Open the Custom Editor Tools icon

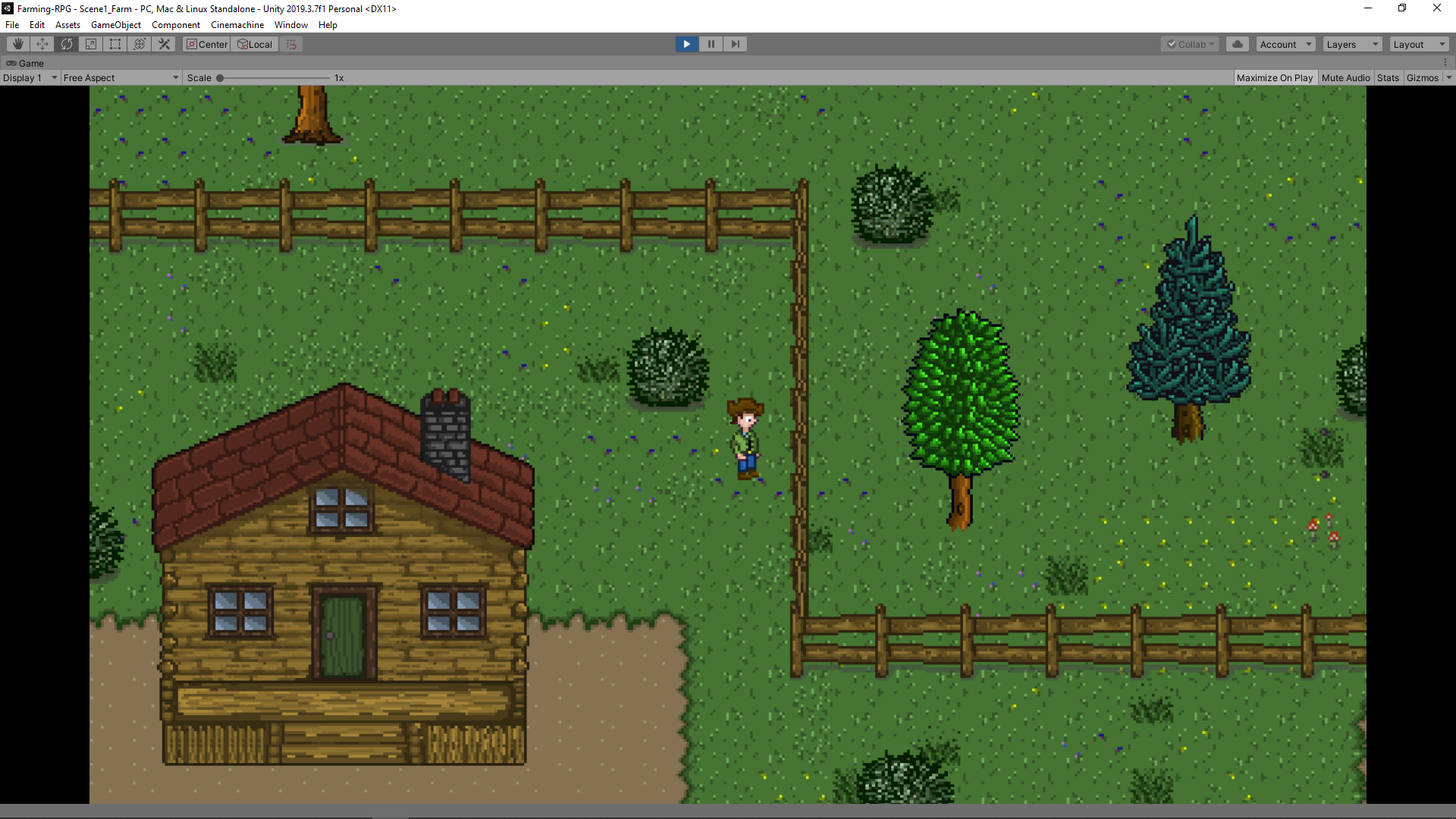click(164, 44)
